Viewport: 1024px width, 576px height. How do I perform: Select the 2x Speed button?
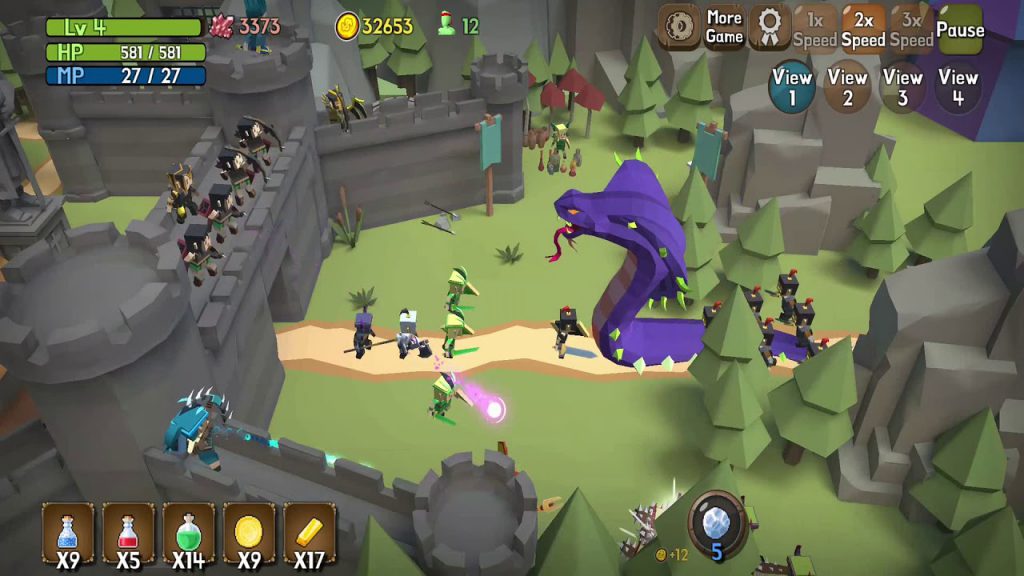[863, 27]
